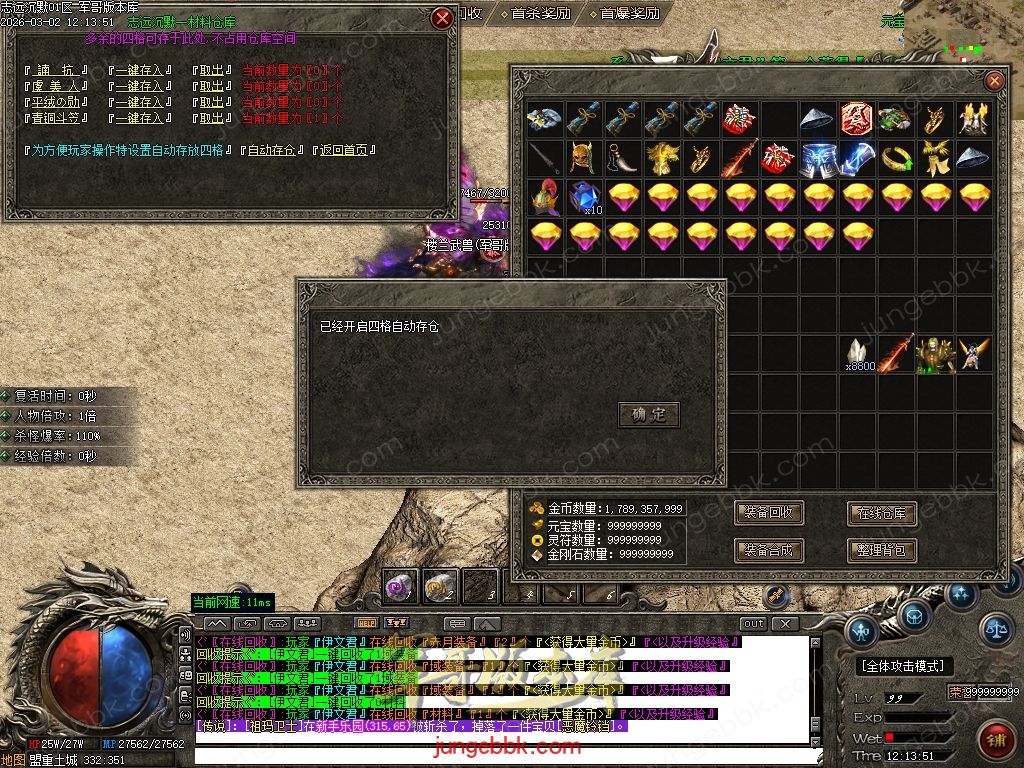Close the inventory bag window
The width and height of the screenshot is (1024, 768).
click(x=994, y=81)
